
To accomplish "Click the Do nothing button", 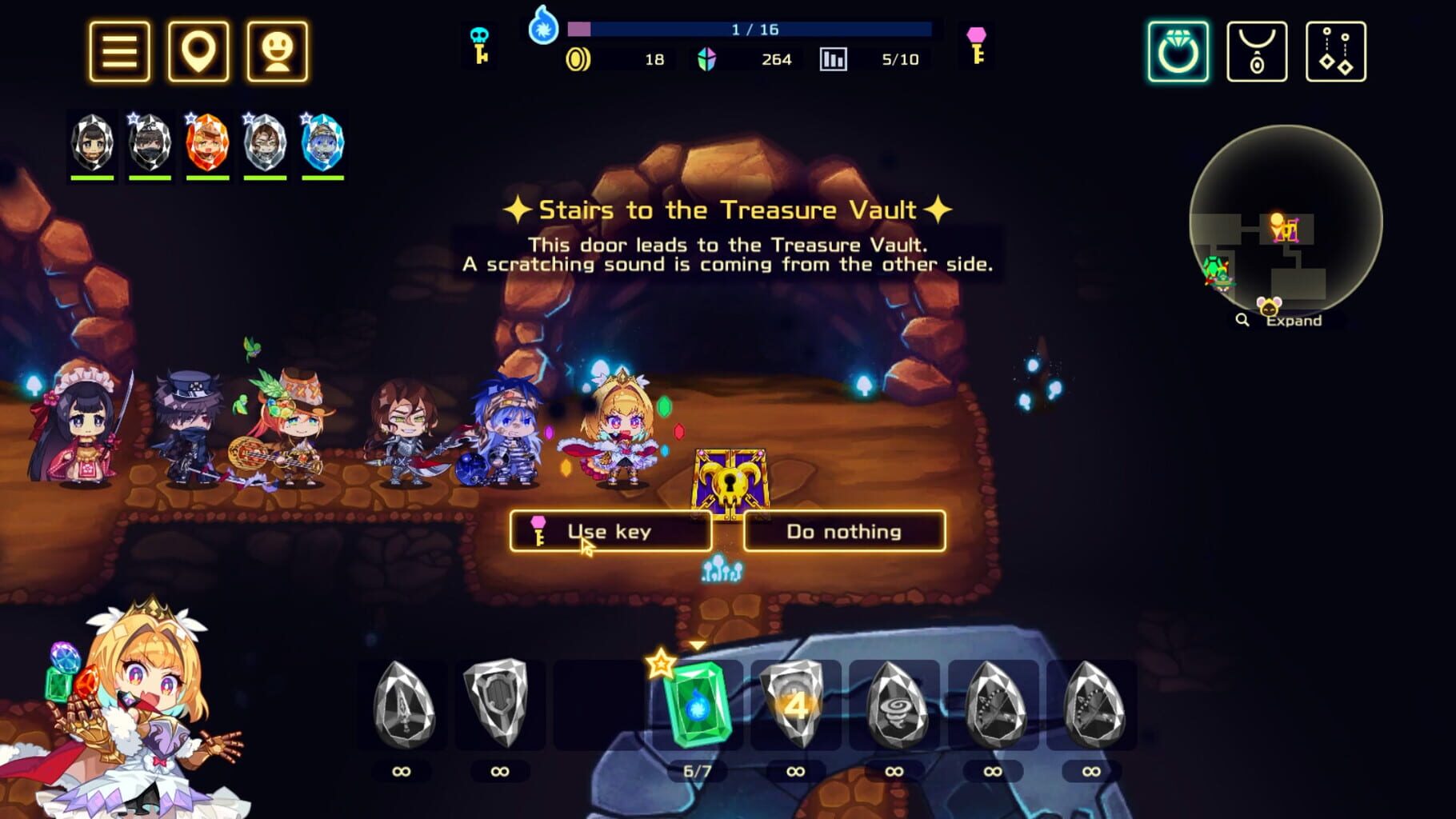I will tap(844, 531).
